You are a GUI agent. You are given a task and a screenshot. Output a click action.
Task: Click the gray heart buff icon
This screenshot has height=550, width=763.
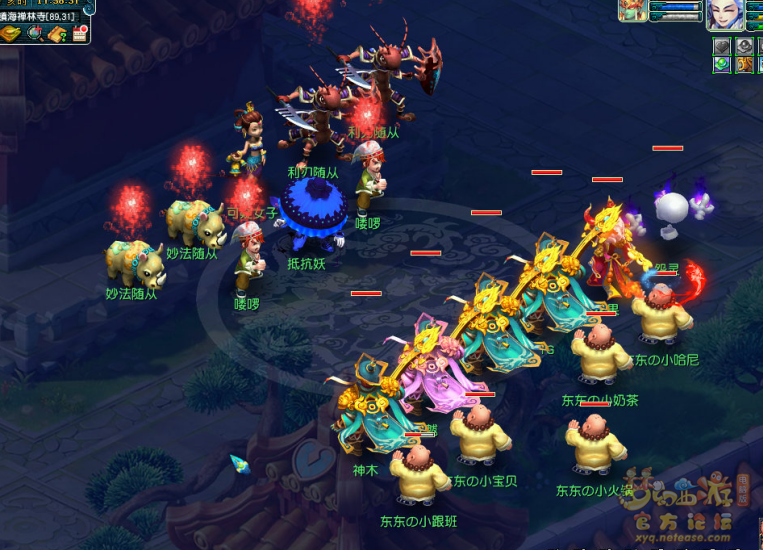722,45
